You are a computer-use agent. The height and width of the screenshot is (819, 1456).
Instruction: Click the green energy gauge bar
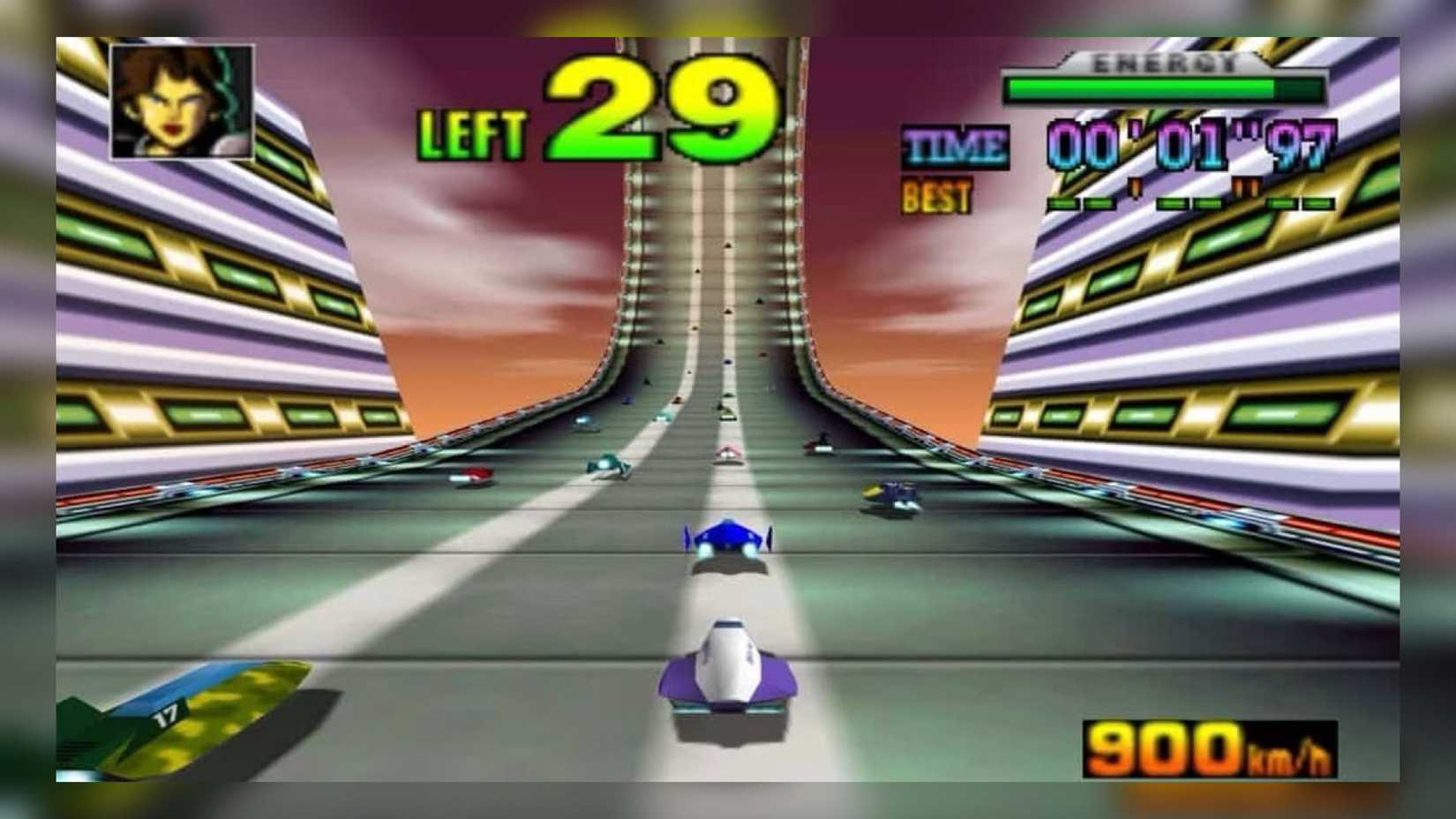click(1143, 90)
